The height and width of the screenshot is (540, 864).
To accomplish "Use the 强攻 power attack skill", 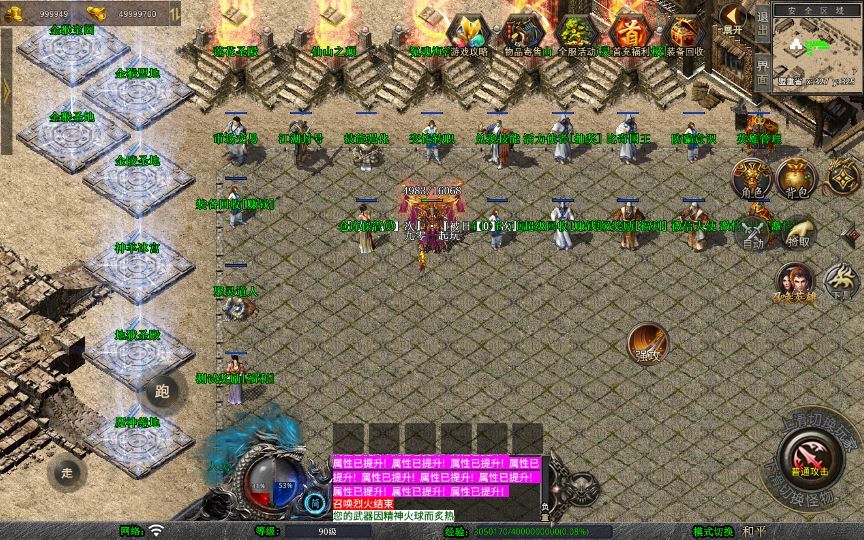I will pos(648,343).
